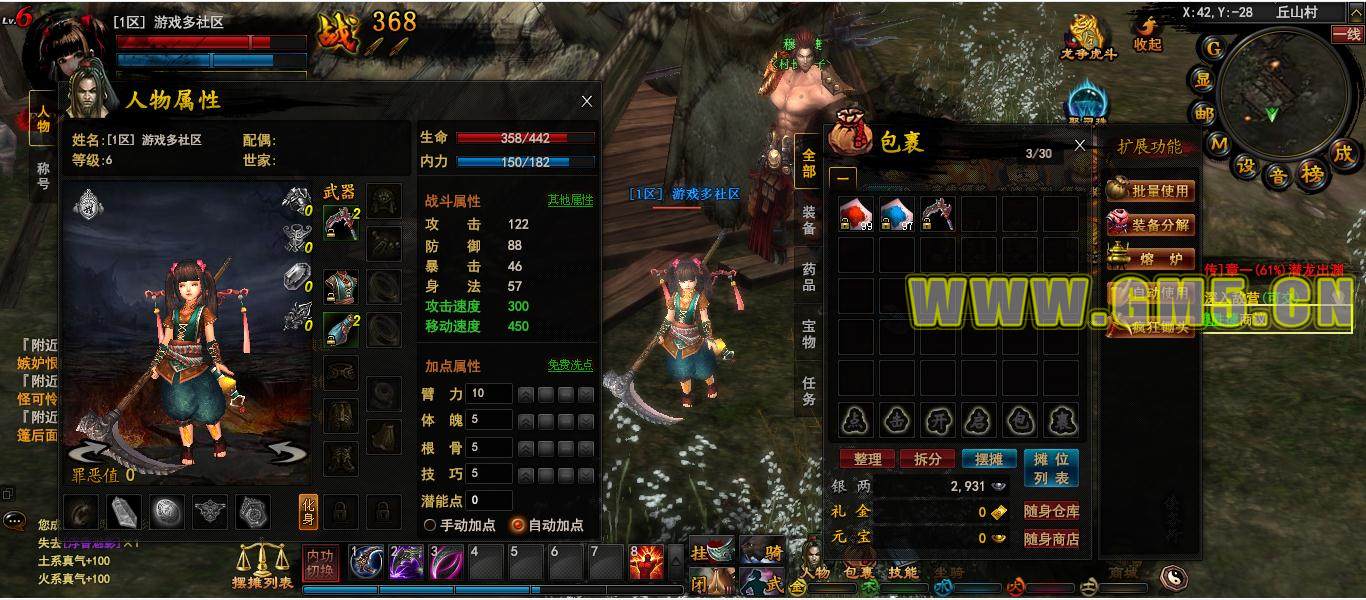
Task: Open the 随身仓库 portable warehouse
Action: tap(1051, 511)
